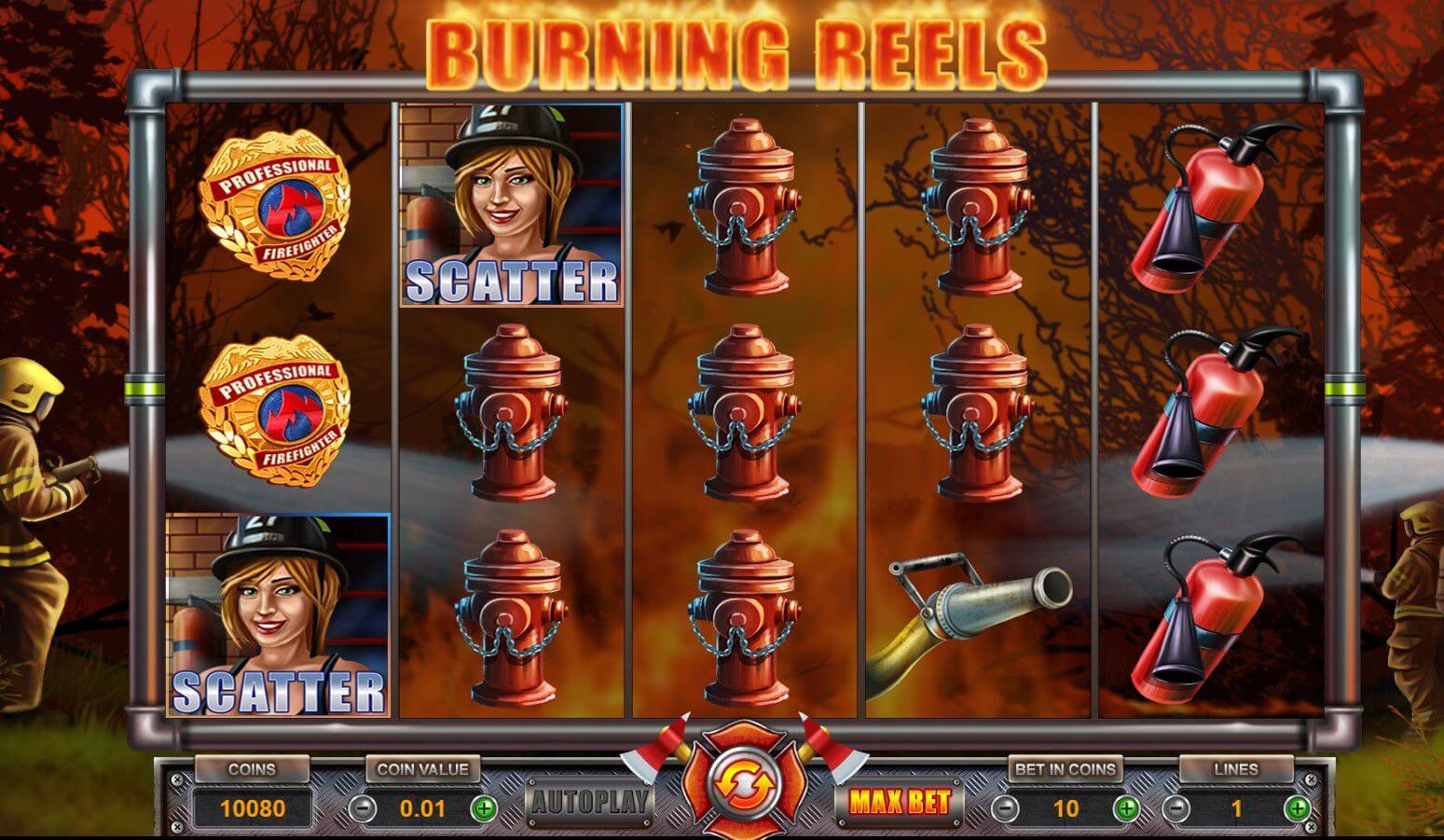
Task: Reduce the number of lines
Action: coord(1176,807)
